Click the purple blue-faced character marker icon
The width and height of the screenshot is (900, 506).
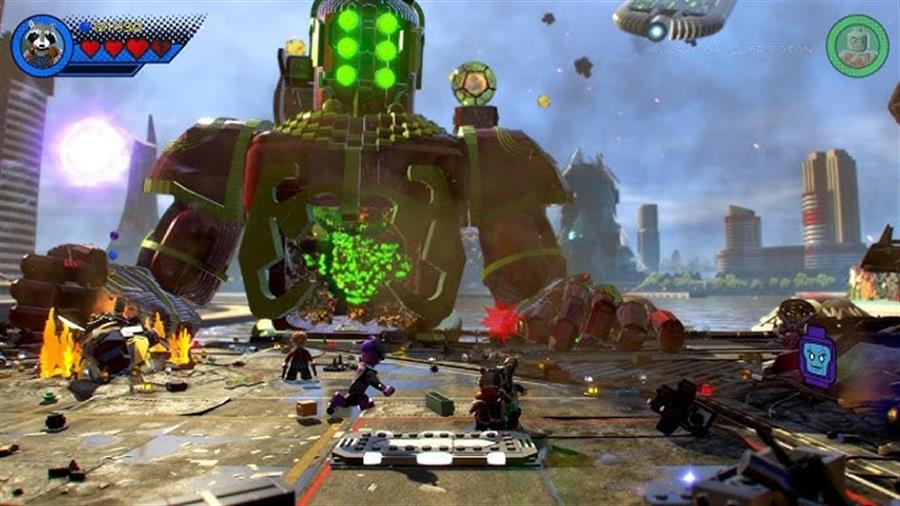click(x=817, y=357)
